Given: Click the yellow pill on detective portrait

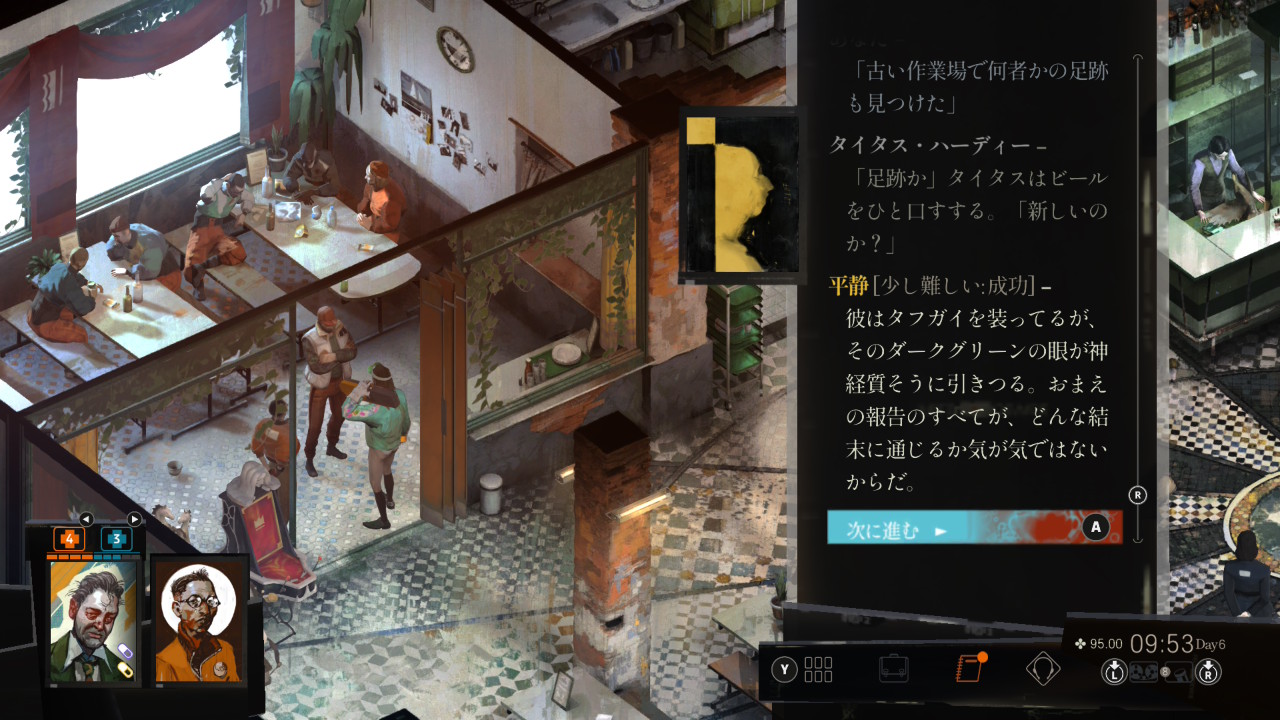Looking at the screenshot, I should (x=127, y=671).
